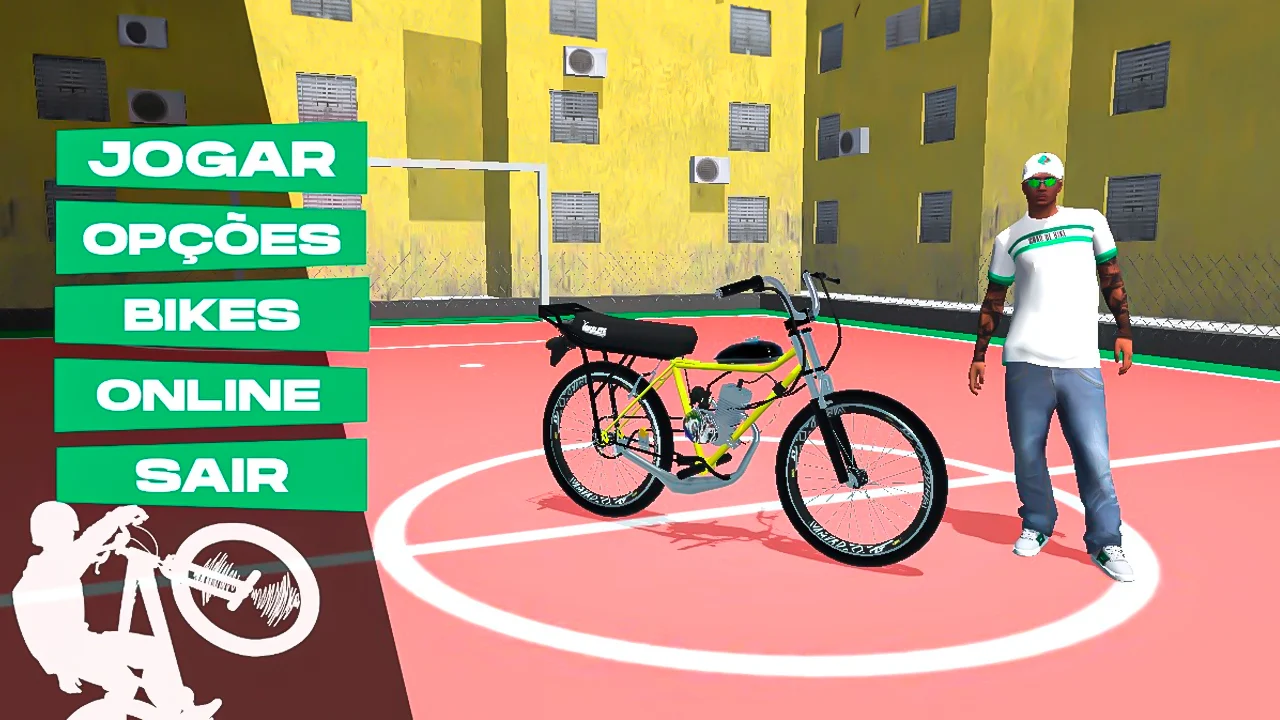The height and width of the screenshot is (720, 1280).
Task: Select the bike's black fuel tank
Action: pyautogui.click(x=750, y=350)
